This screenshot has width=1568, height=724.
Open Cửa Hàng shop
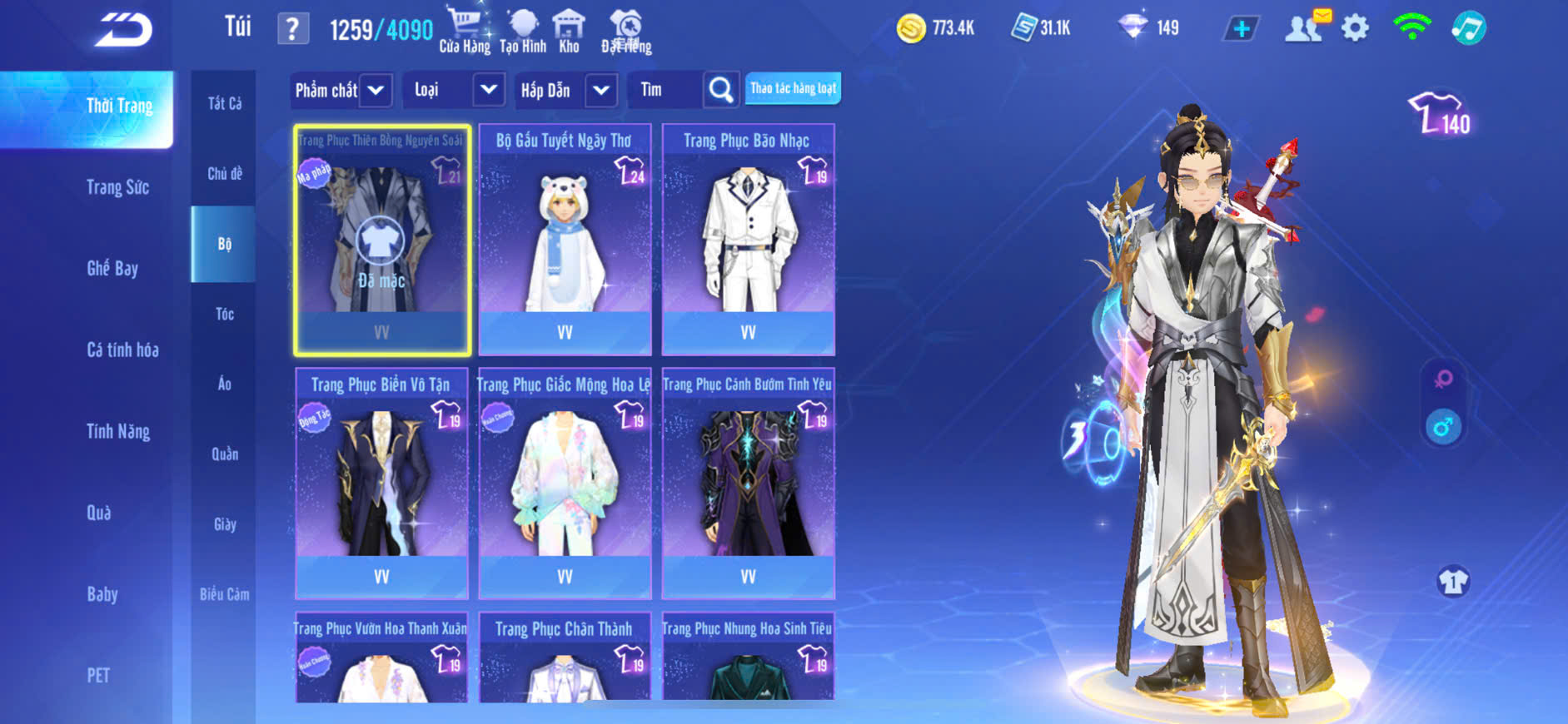[465, 30]
